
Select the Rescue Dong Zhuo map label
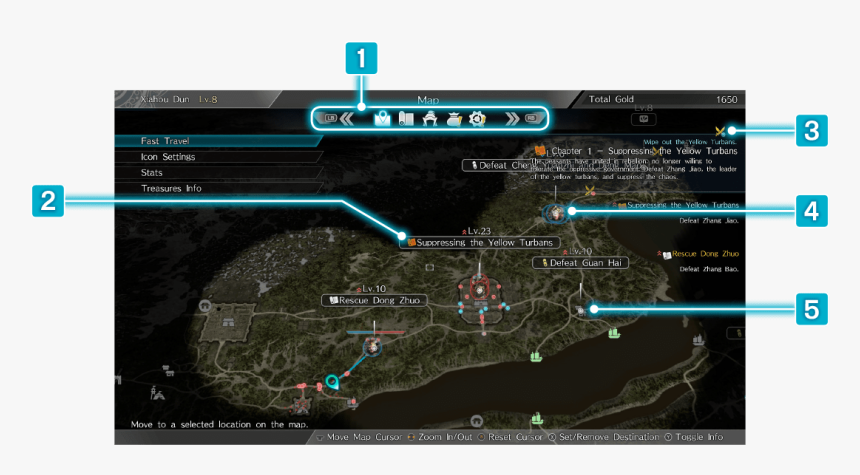[x=375, y=300]
